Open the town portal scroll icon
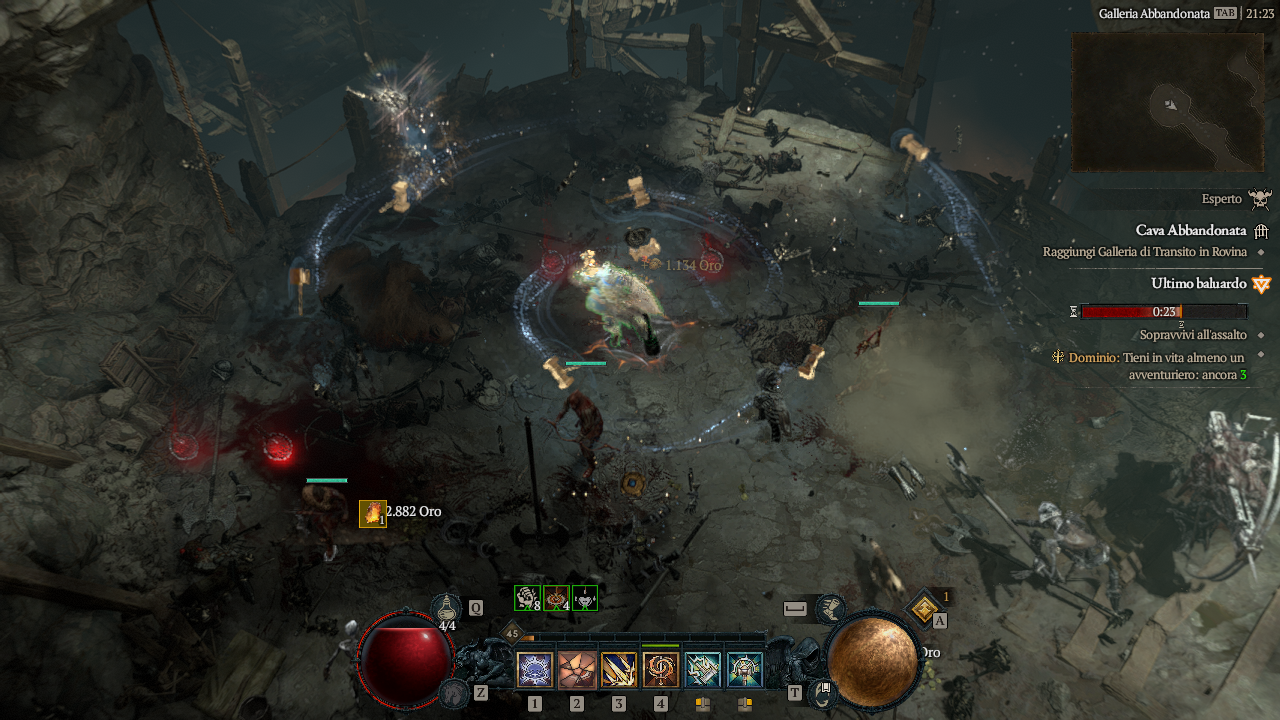 point(823,692)
